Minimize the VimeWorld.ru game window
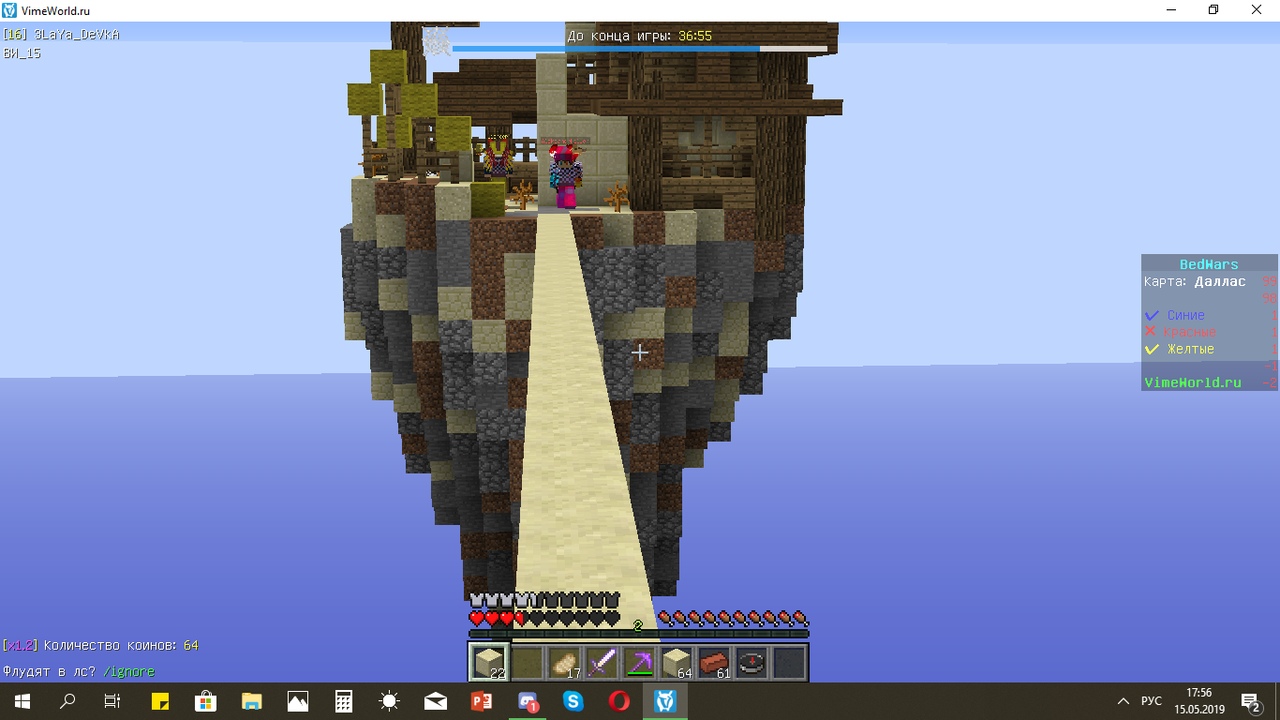This screenshot has height=720, width=1280. (x=1171, y=10)
